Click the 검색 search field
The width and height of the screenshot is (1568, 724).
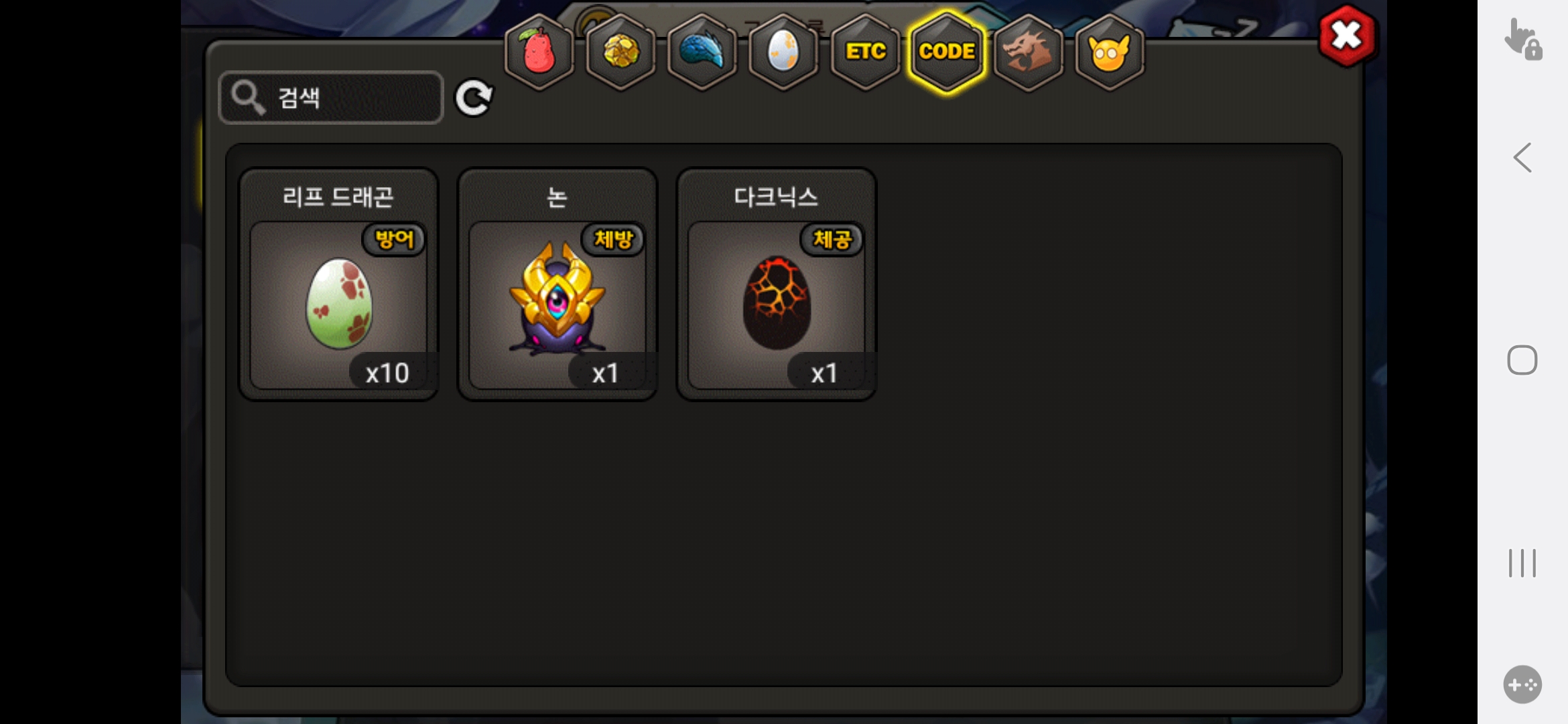tap(331, 98)
